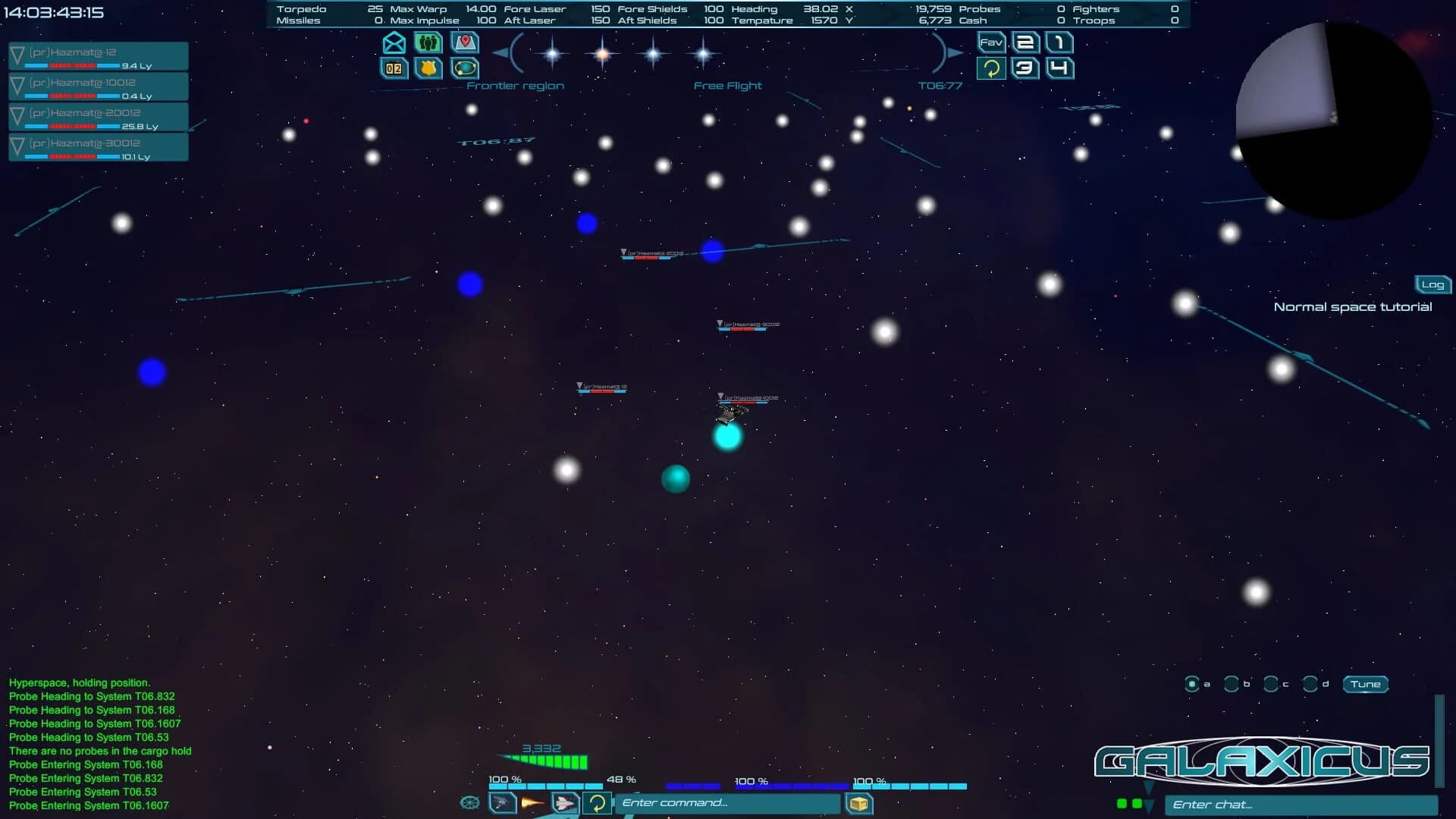
Task: Select Fav preset slot 4
Action: (1057, 68)
